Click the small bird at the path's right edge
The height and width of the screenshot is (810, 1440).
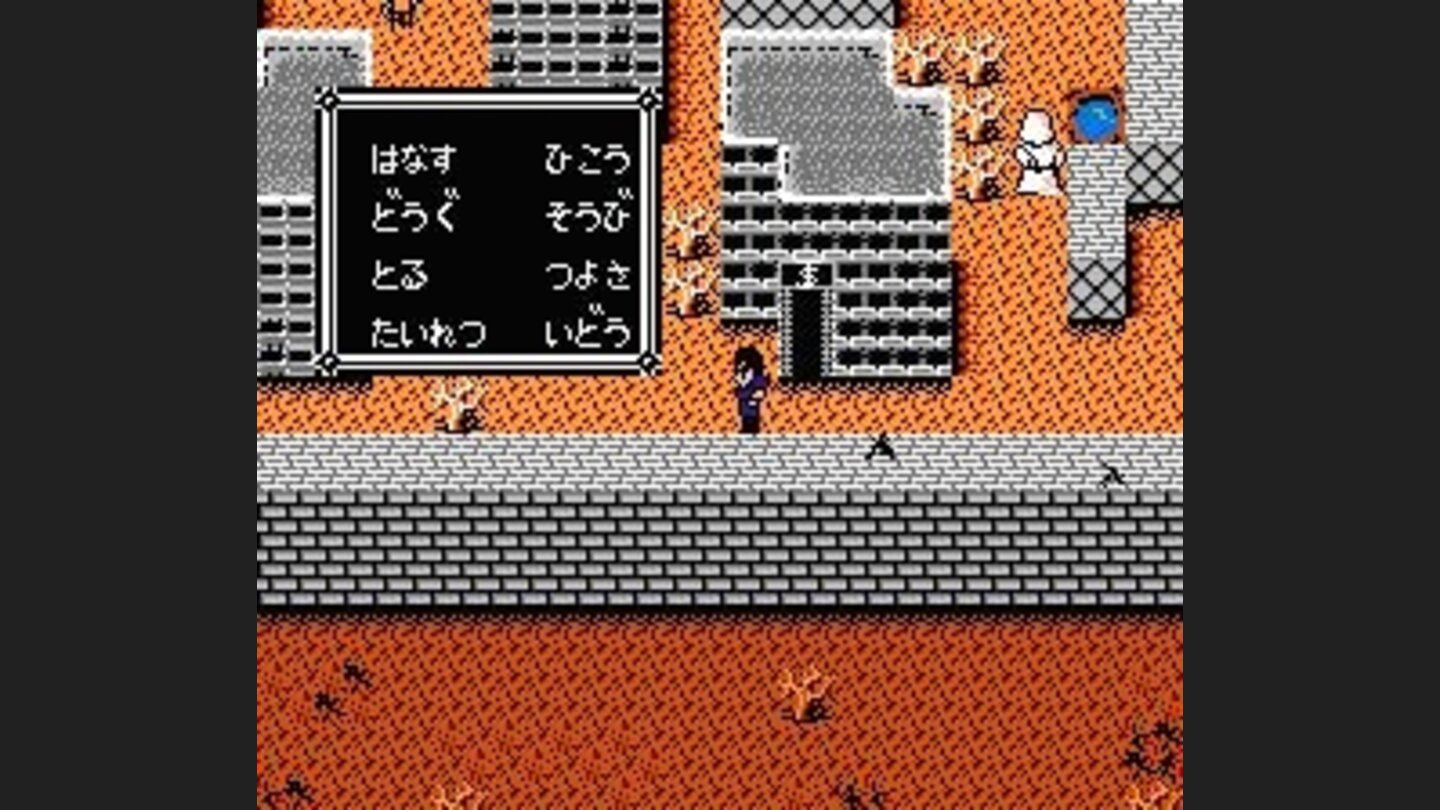pyautogui.click(x=1115, y=477)
